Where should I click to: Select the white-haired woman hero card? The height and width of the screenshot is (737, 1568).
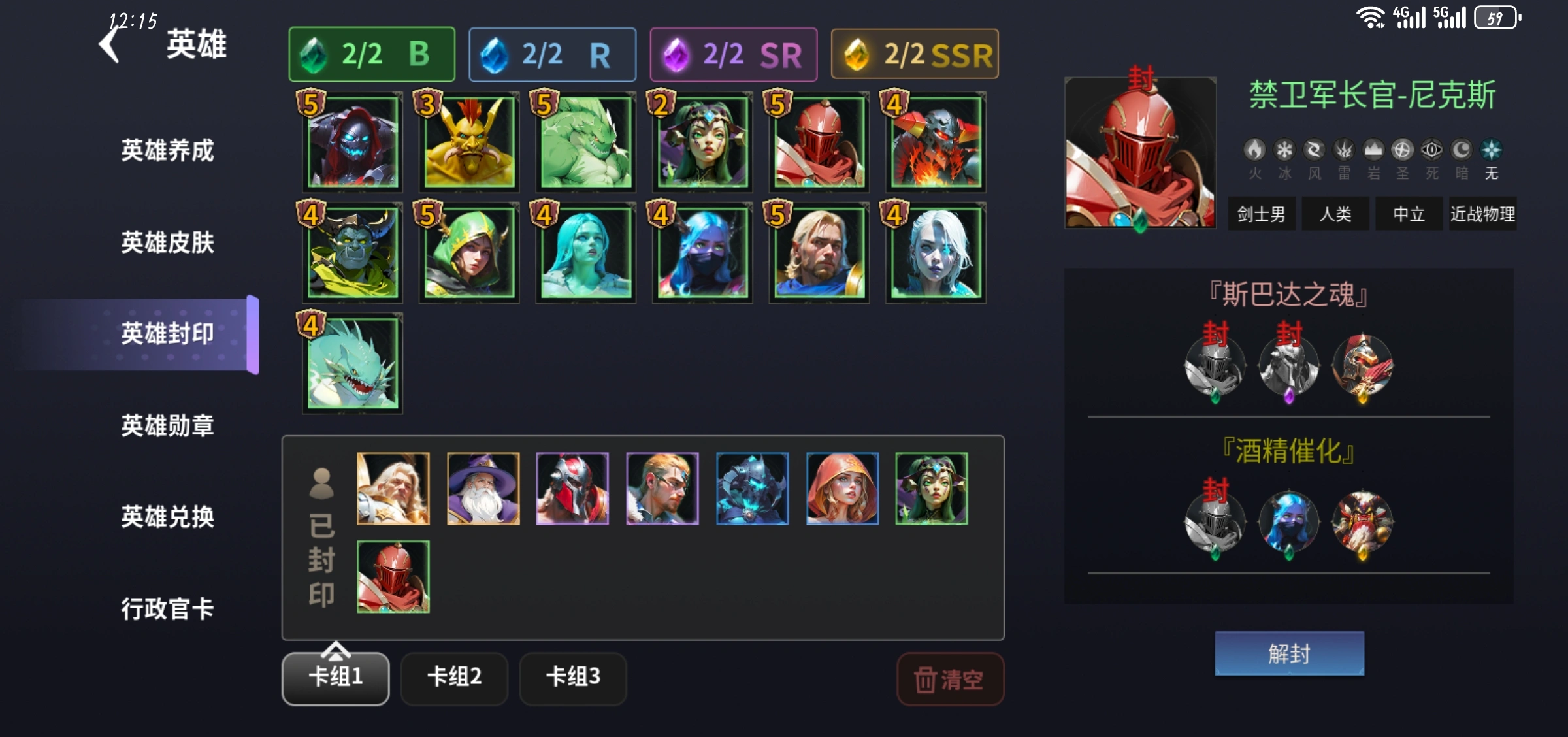pos(936,254)
